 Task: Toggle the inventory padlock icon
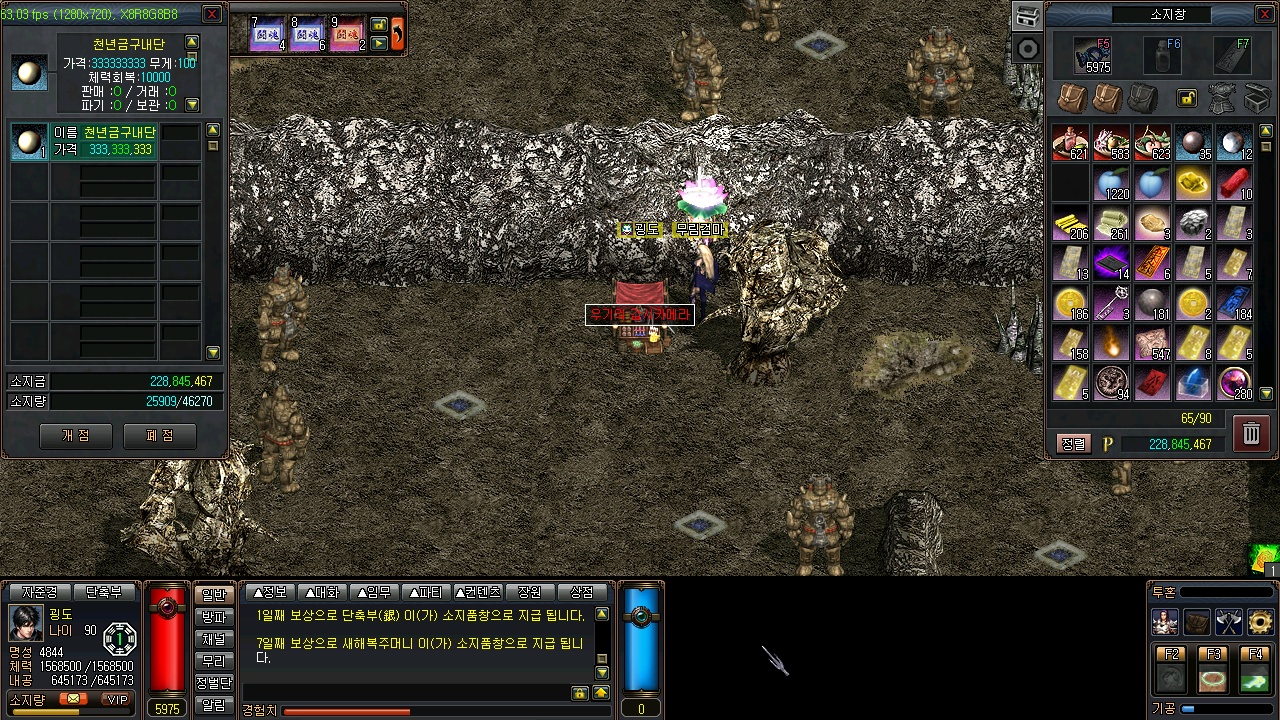(x=1187, y=98)
